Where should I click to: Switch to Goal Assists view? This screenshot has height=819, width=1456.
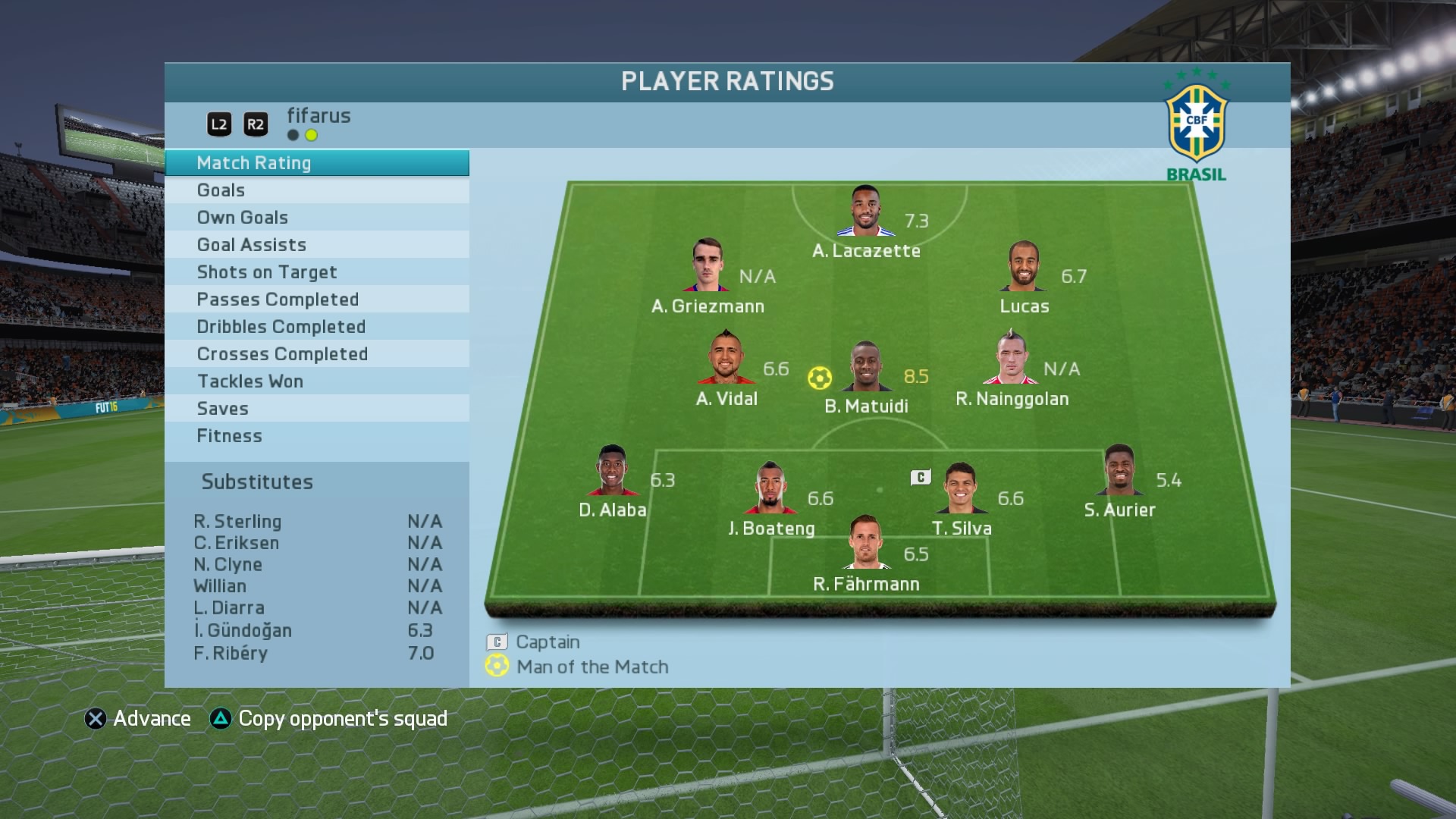316,245
